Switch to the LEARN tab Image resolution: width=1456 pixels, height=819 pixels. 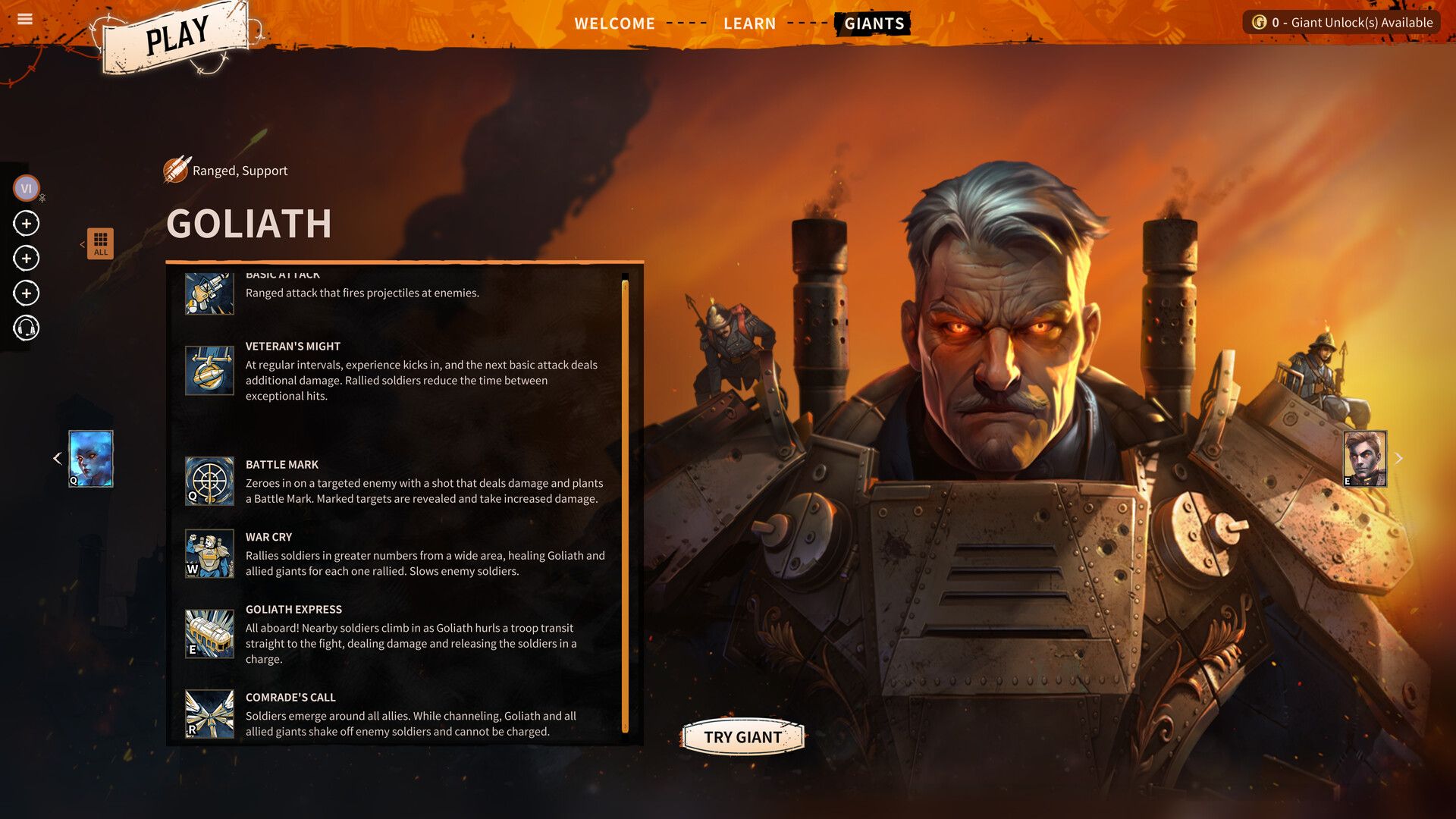(750, 23)
